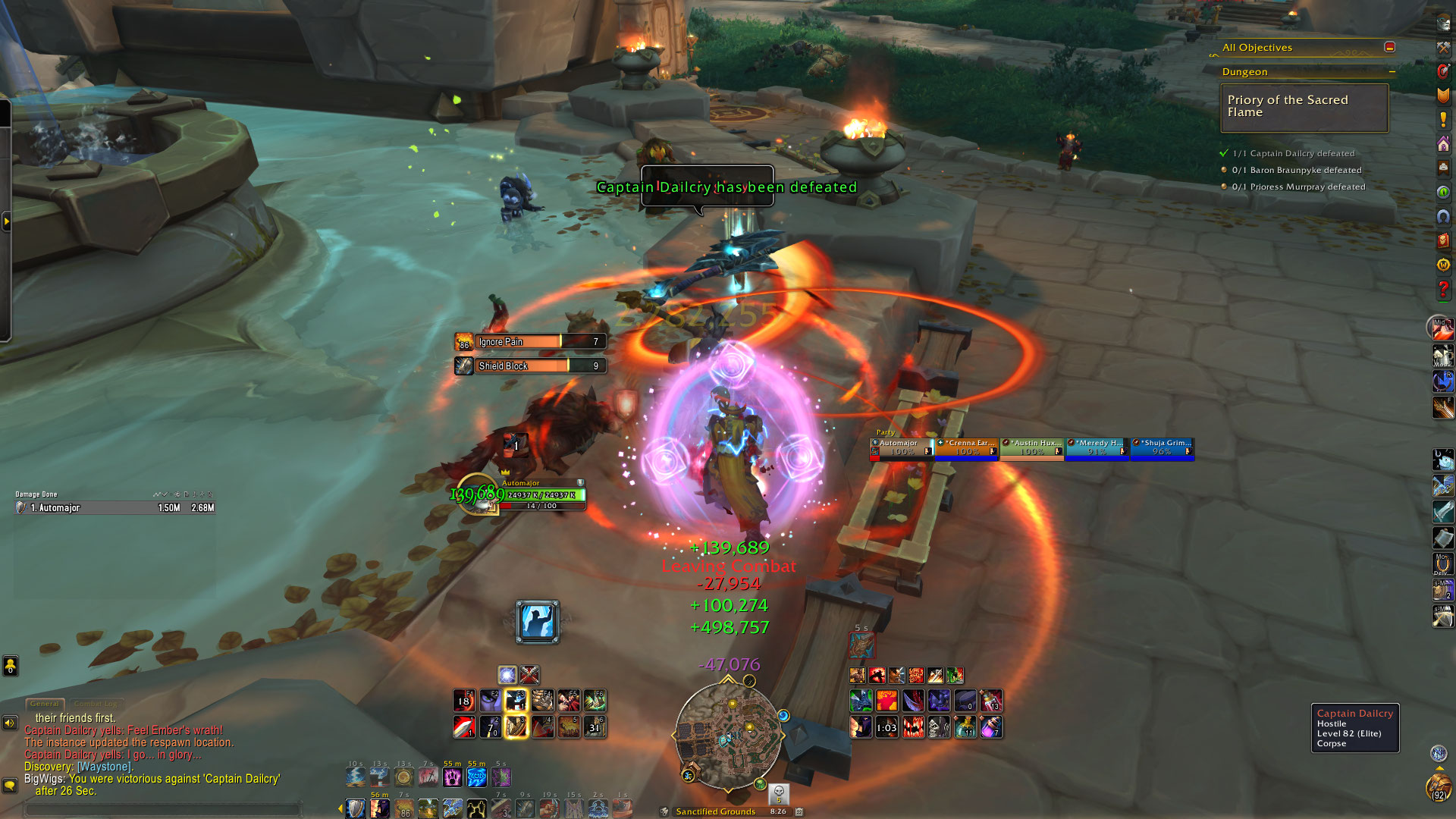Click the Automajor row in Damage Done meter
This screenshot has height=819, width=1456.
click(115, 508)
